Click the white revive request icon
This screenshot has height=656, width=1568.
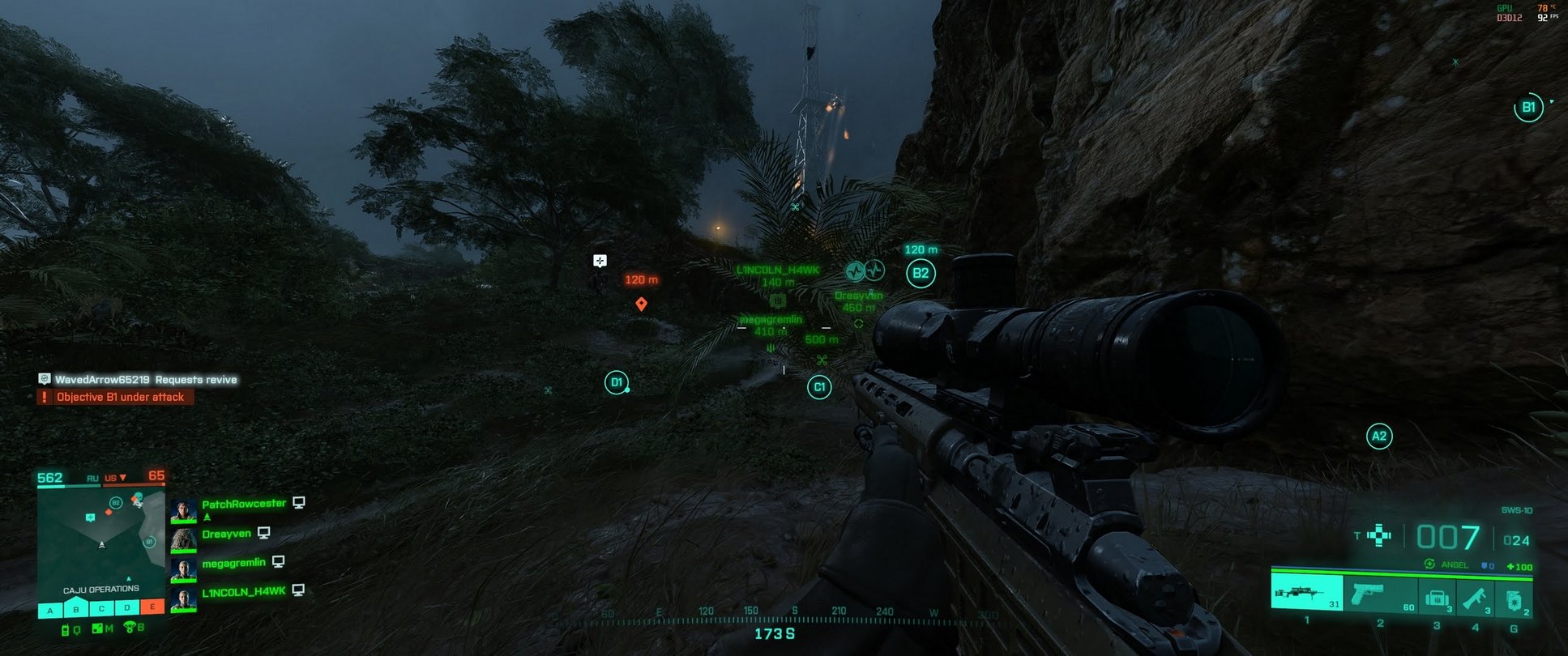(600, 261)
